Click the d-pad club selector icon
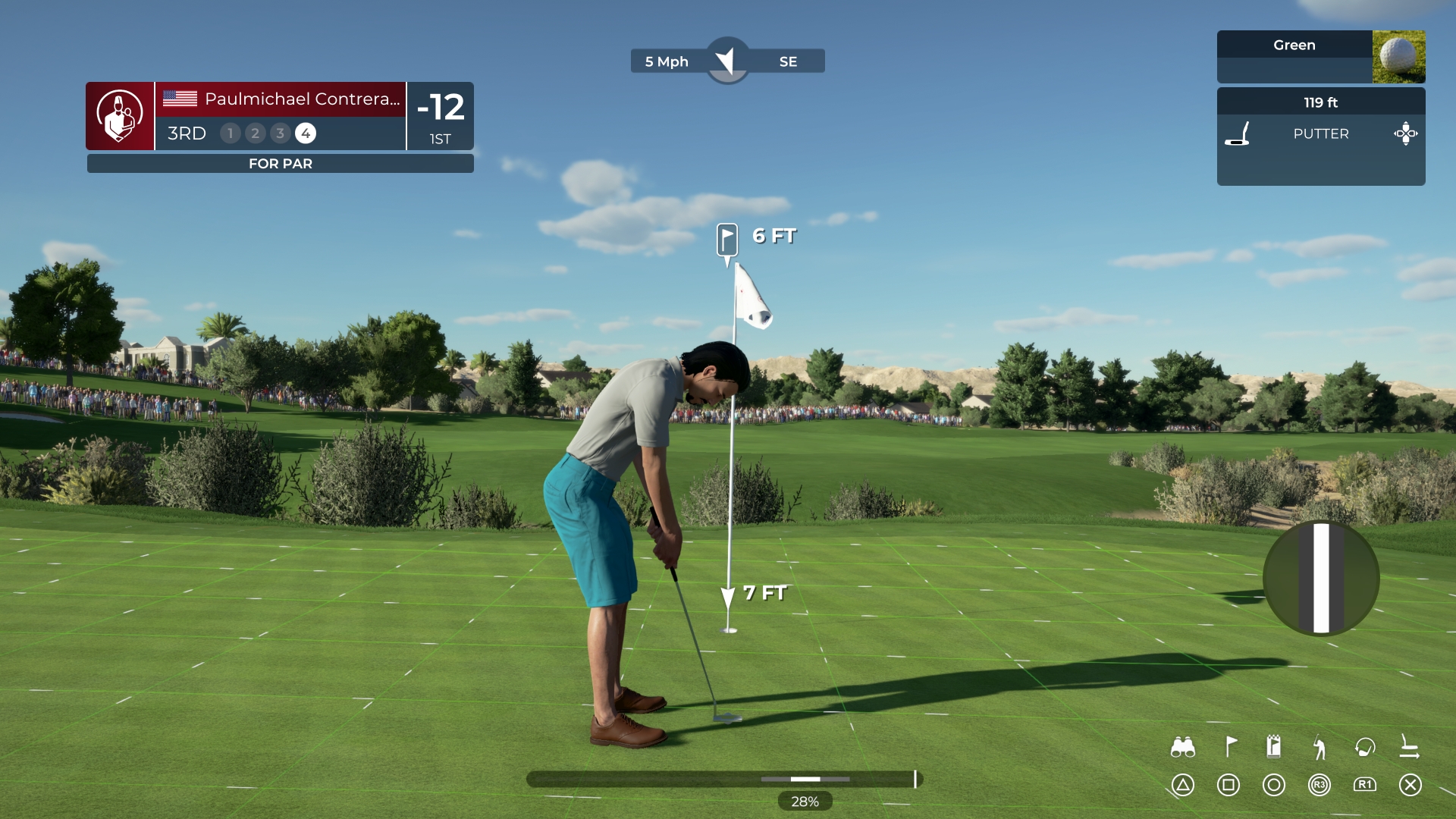Image resolution: width=1456 pixels, height=819 pixels. click(1407, 133)
